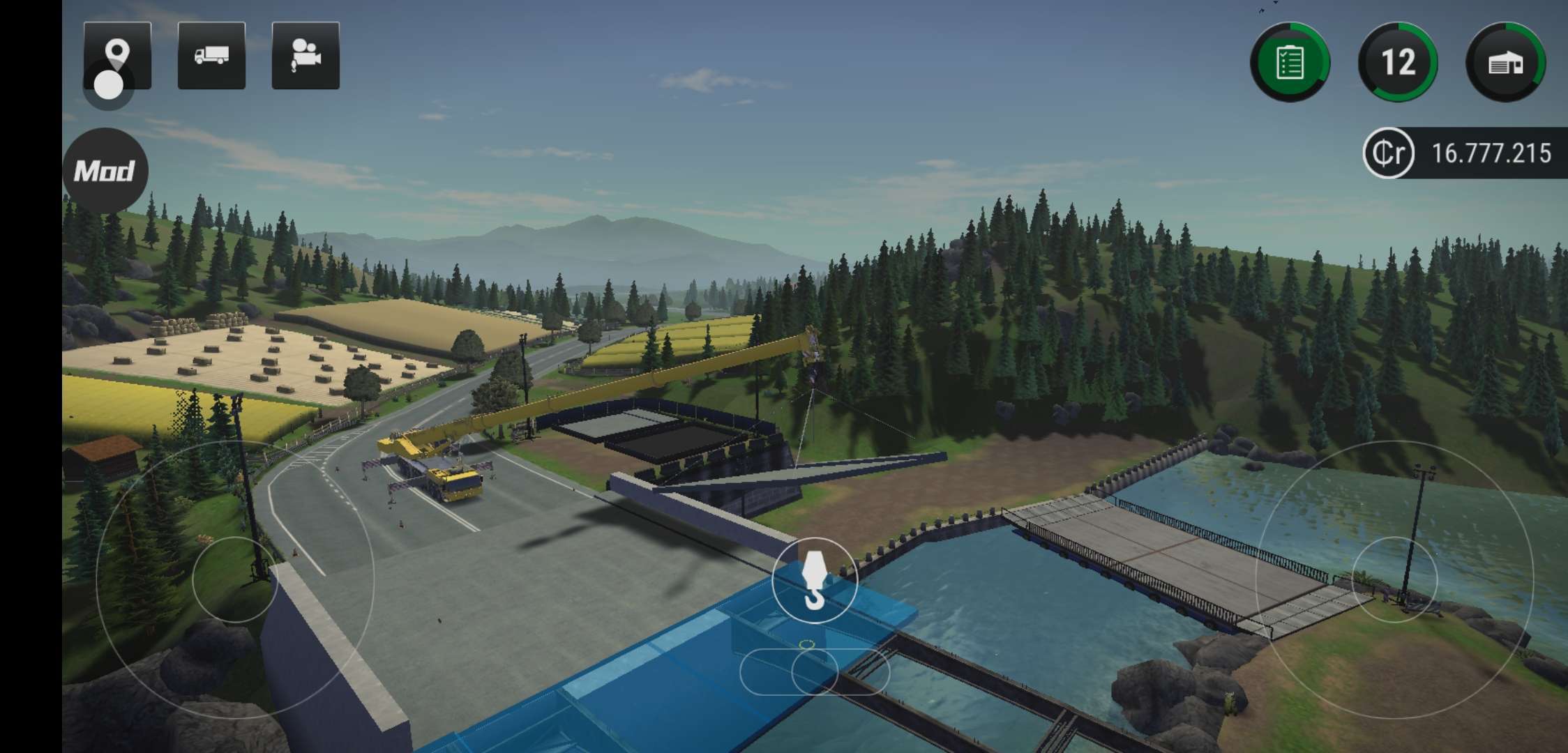Switch camera view with the camera button
1568x753 pixels.
[x=306, y=56]
